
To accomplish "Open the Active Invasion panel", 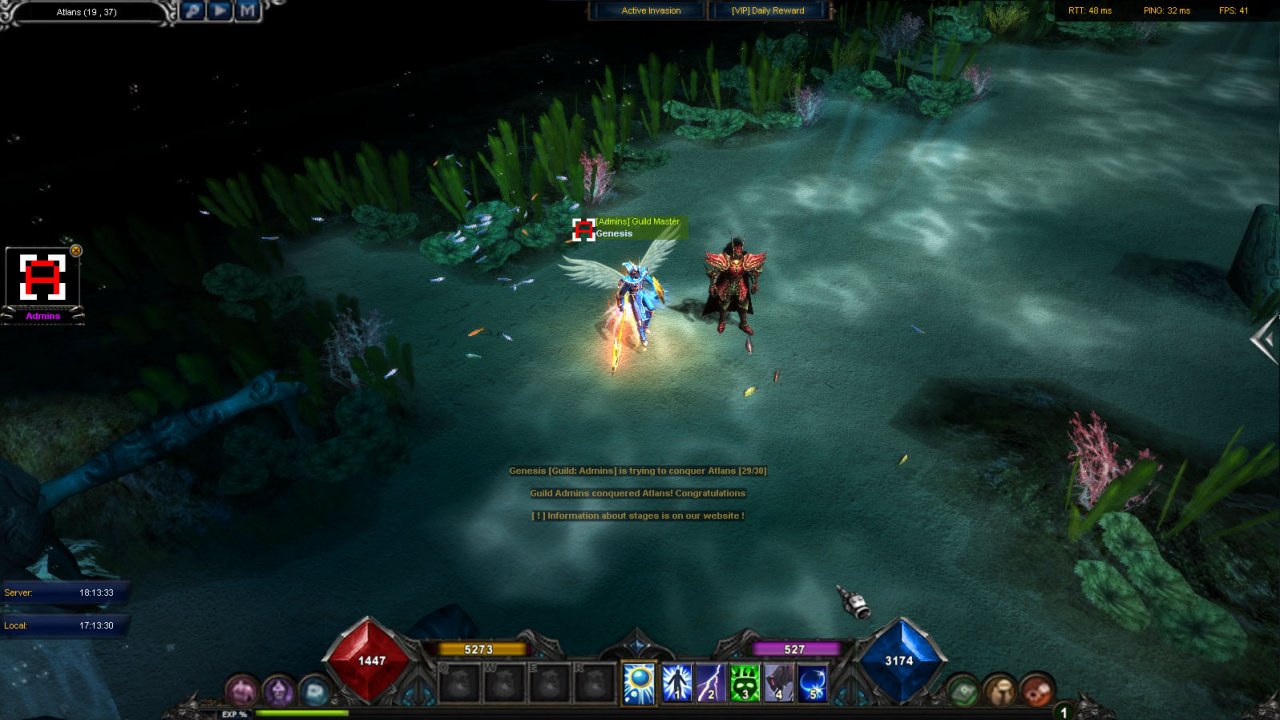I will pos(650,11).
